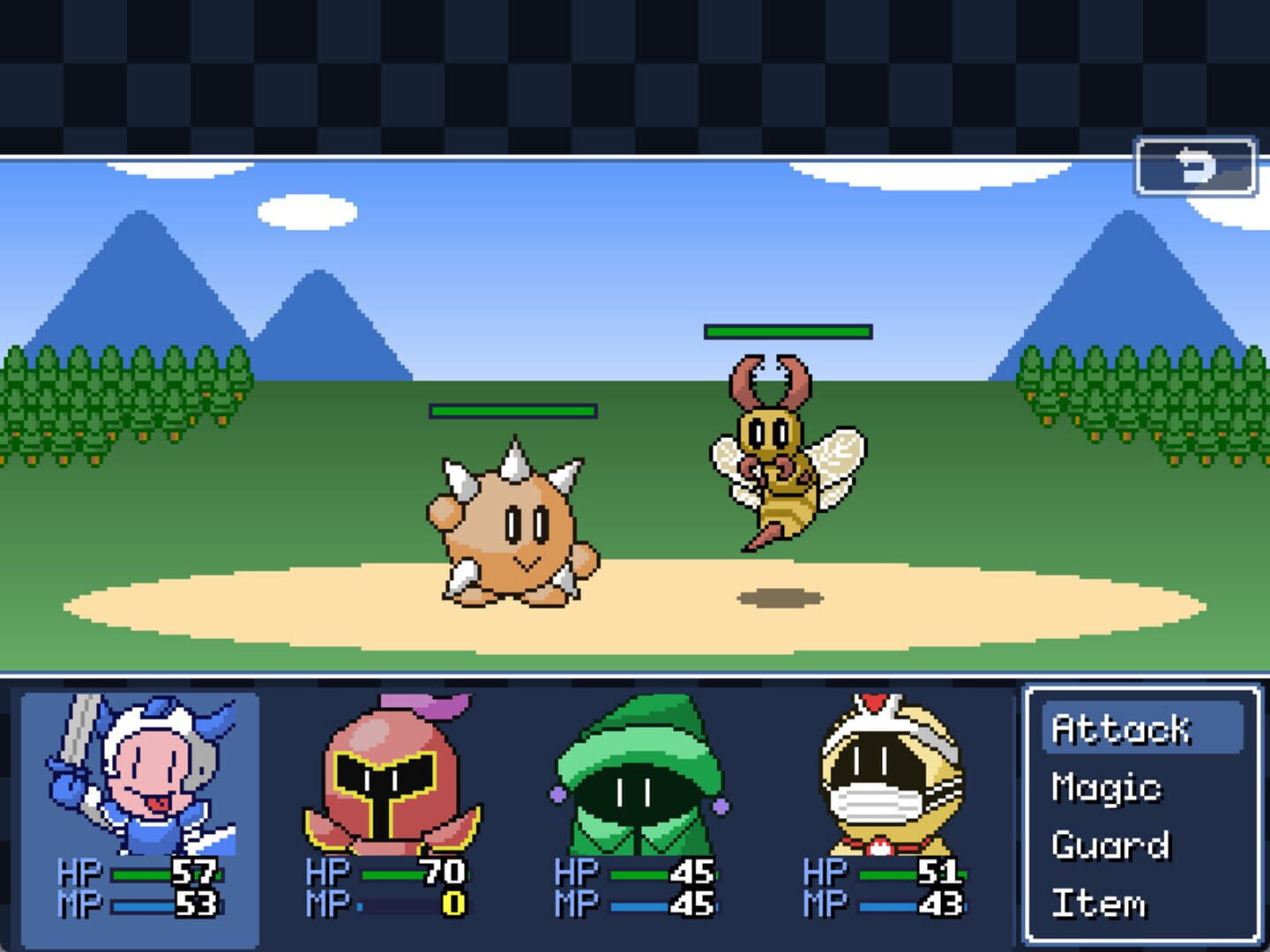Open the Magic command
Screen dimensions: 1270x952
(1108, 788)
